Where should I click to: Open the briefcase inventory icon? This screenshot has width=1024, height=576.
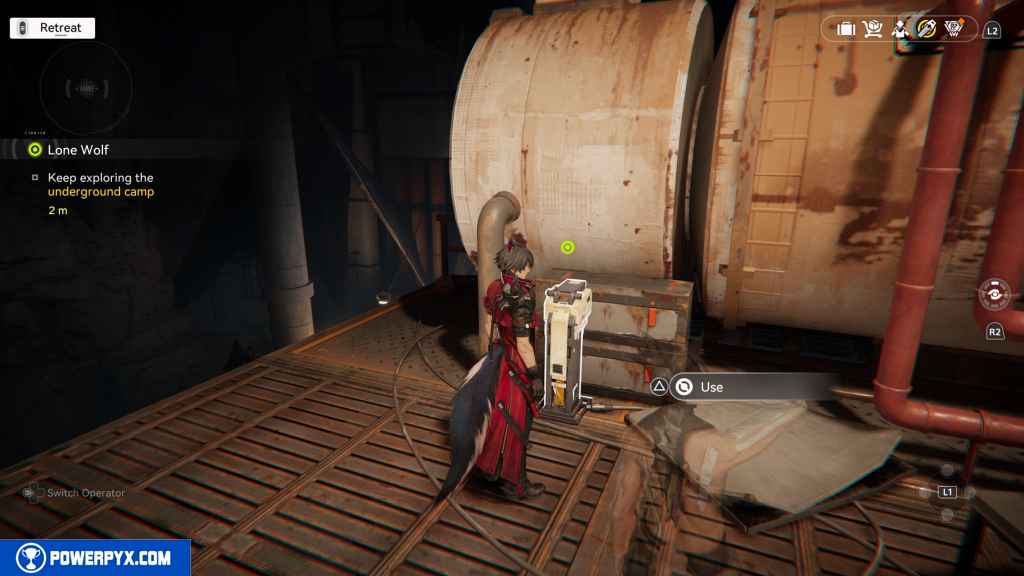pyautogui.click(x=845, y=29)
